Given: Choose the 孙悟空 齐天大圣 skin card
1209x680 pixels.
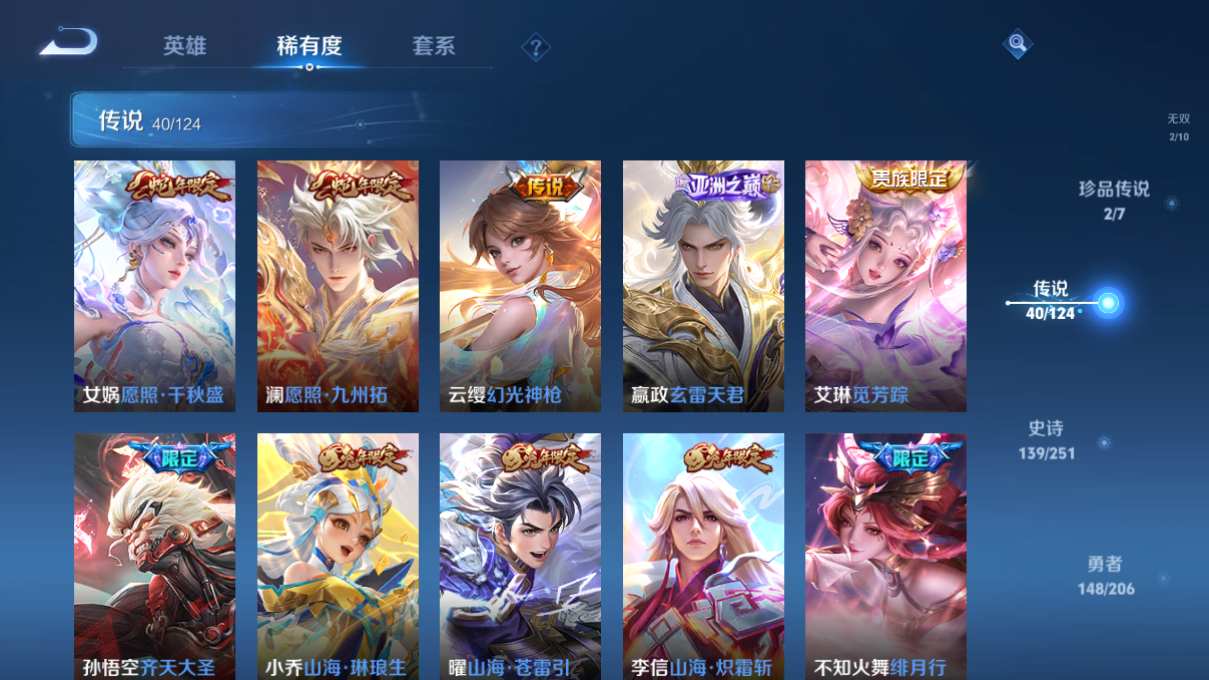Looking at the screenshot, I should 155,556.
